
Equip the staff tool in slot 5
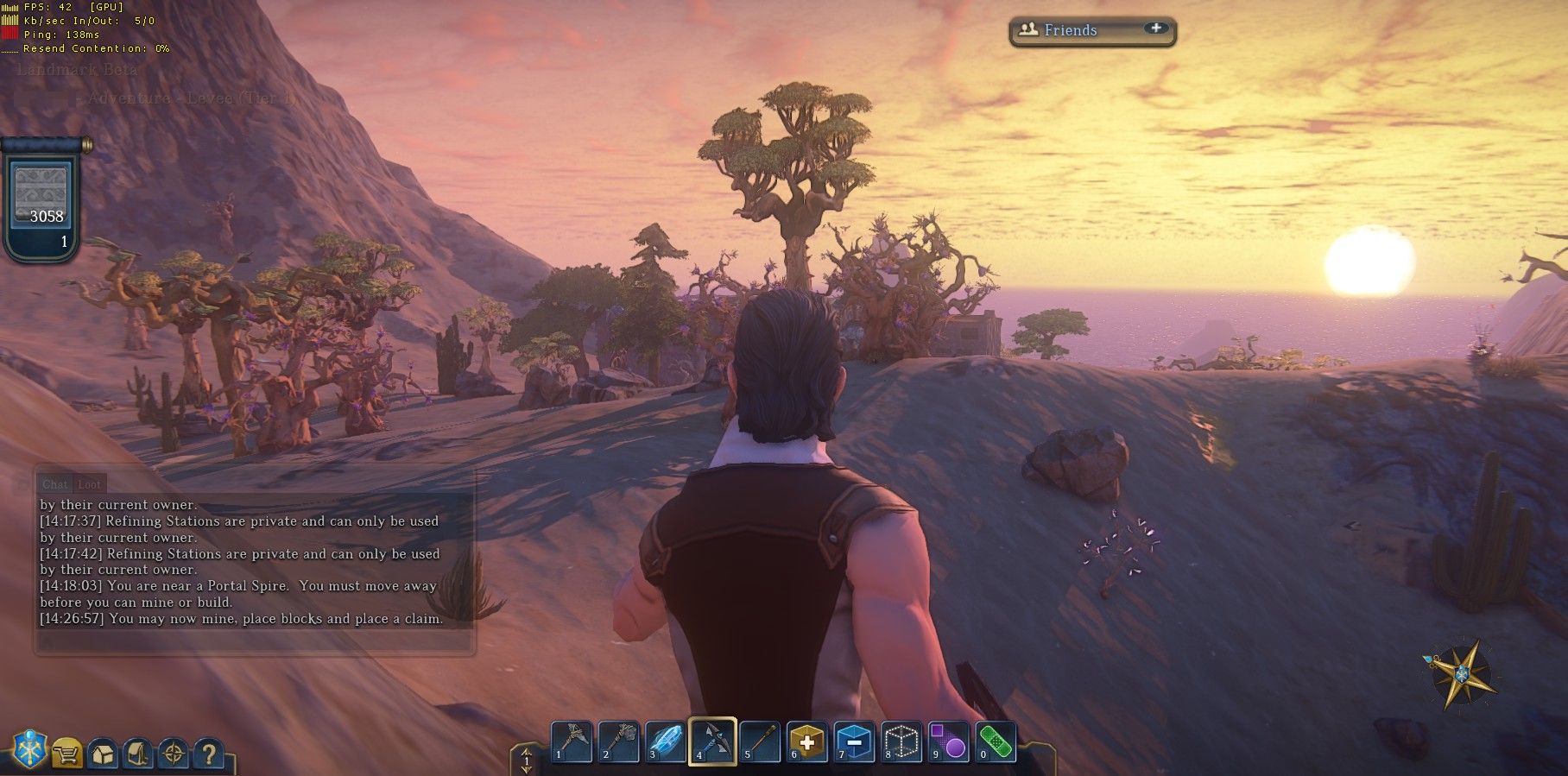760,741
